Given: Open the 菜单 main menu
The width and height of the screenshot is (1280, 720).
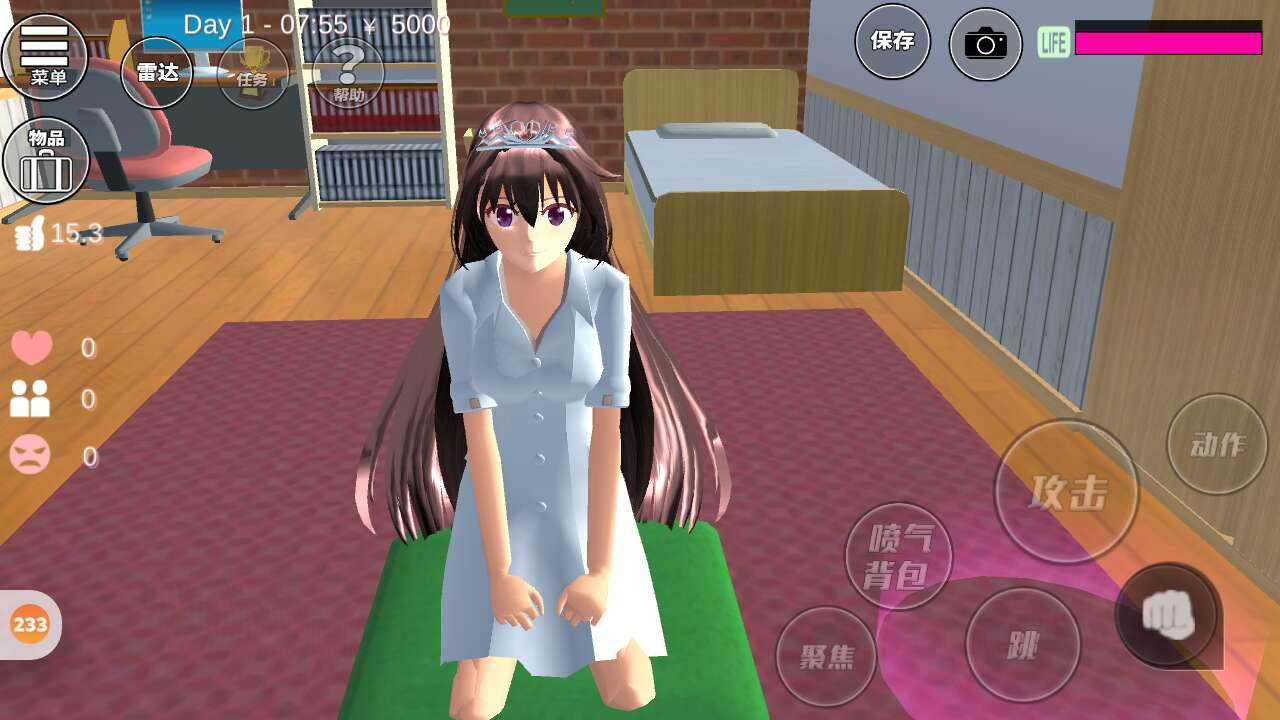Looking at the screenshot, I should (45, 55).
